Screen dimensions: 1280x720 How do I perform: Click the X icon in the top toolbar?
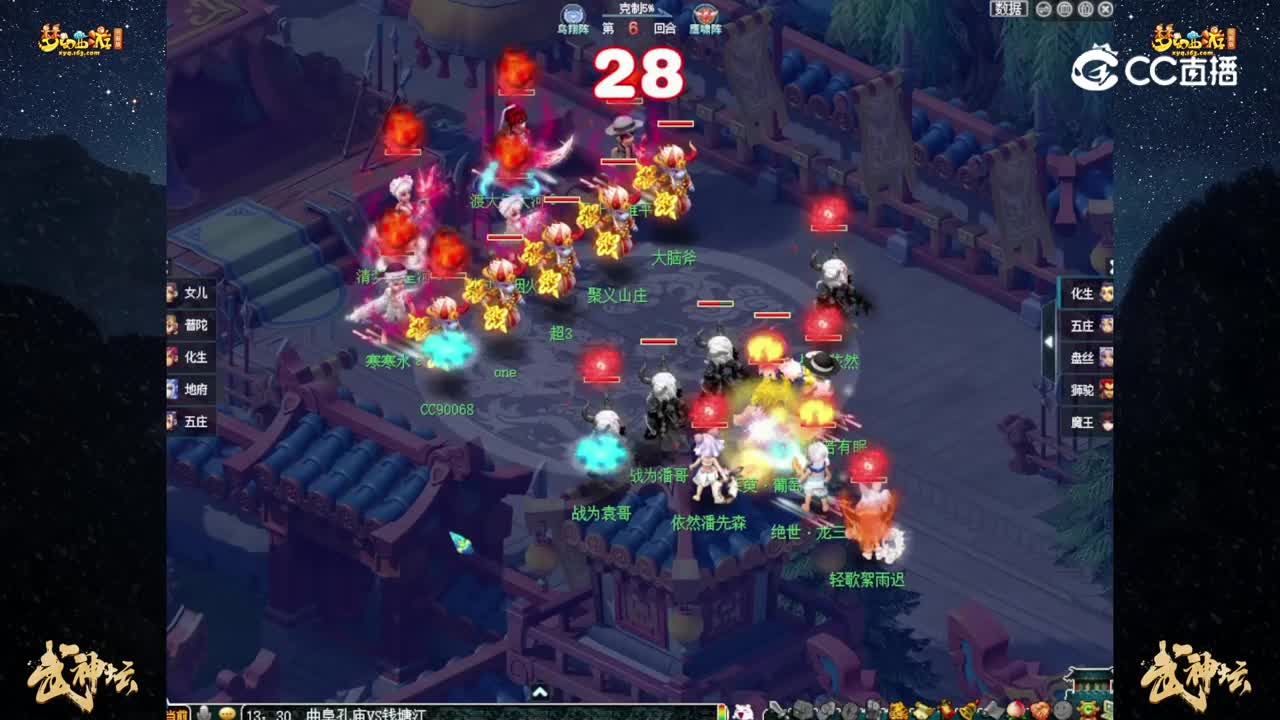click(x=1108, y=10)
